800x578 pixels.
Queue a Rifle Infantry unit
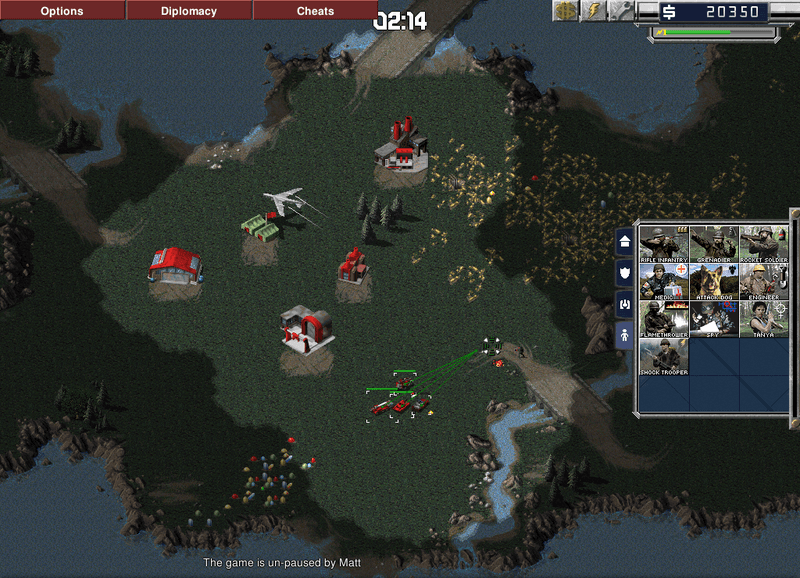tap(664, 244)
